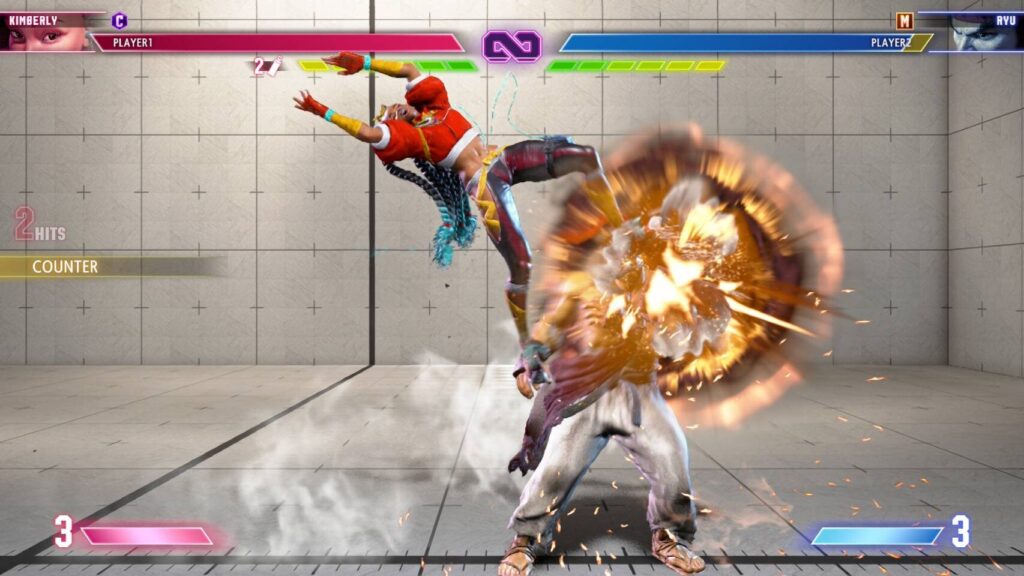Select Player 2's orange M control-type icon

905,20
